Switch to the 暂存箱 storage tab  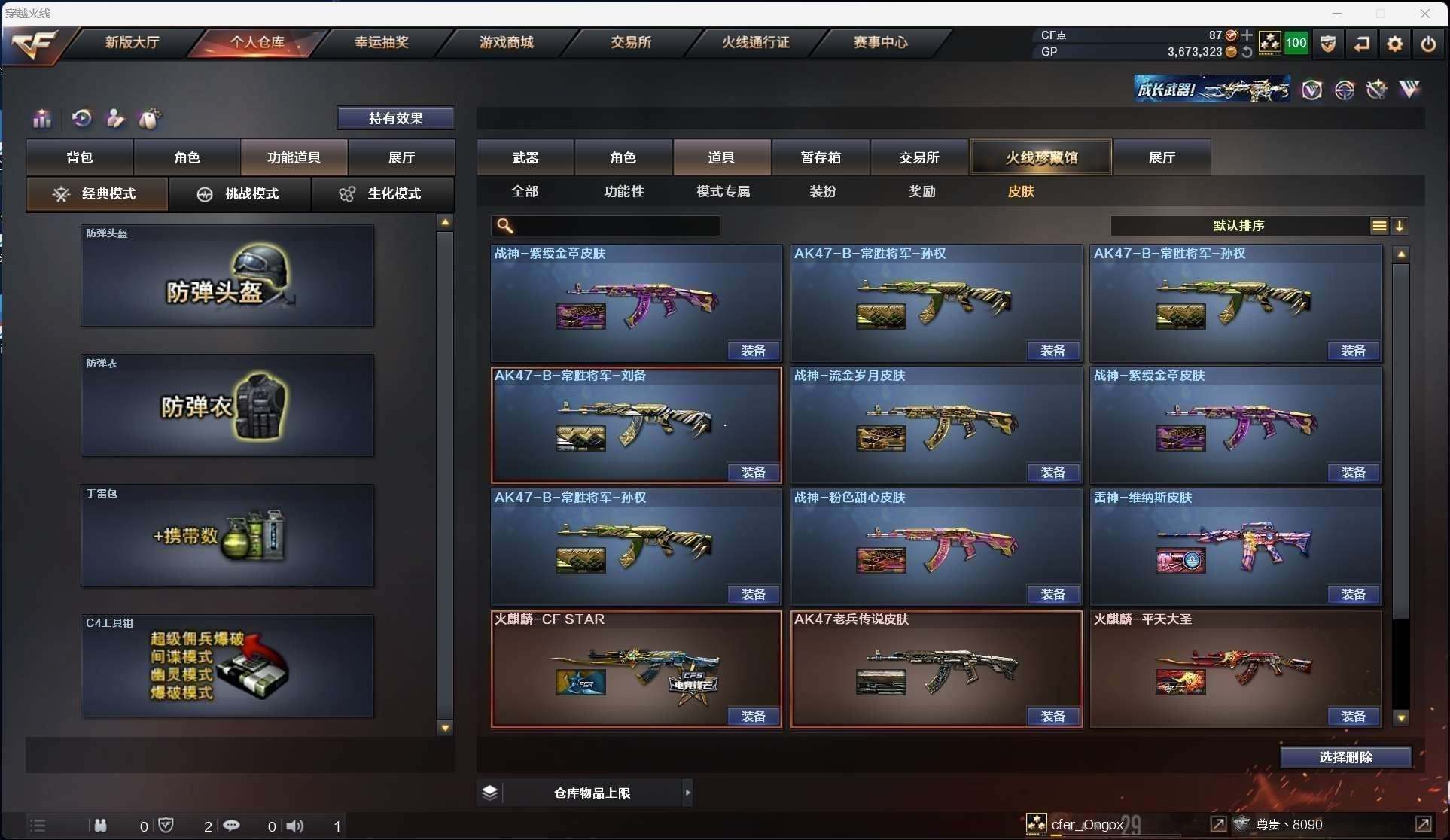point(821,157)
